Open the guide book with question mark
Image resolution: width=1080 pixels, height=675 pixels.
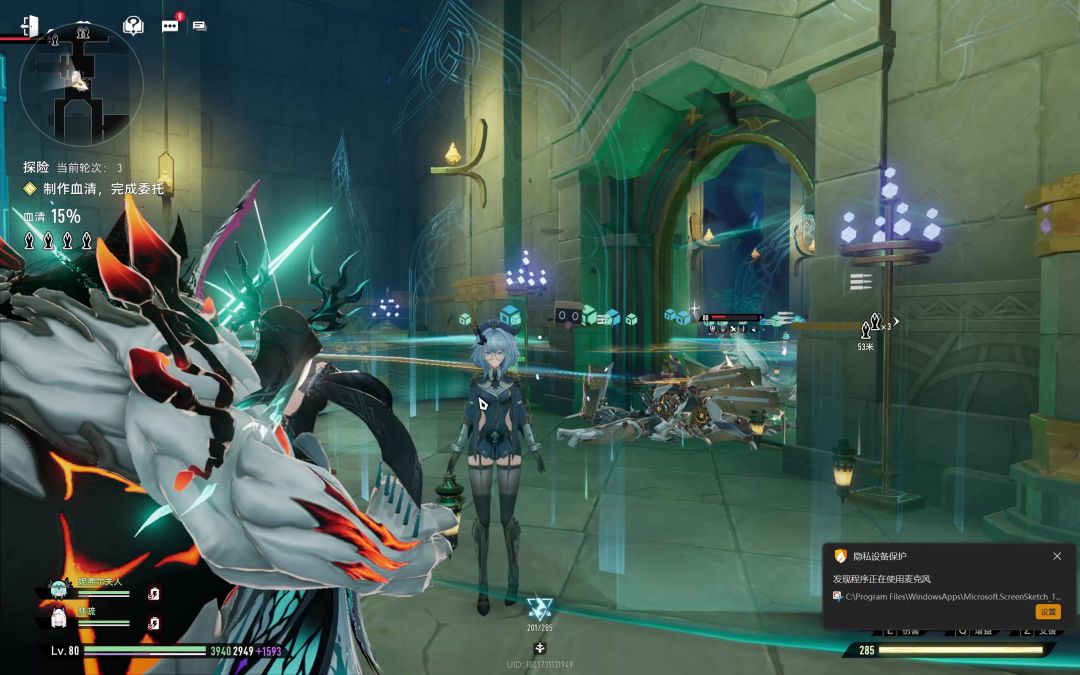pyautogui.click(x=133, y=26)
